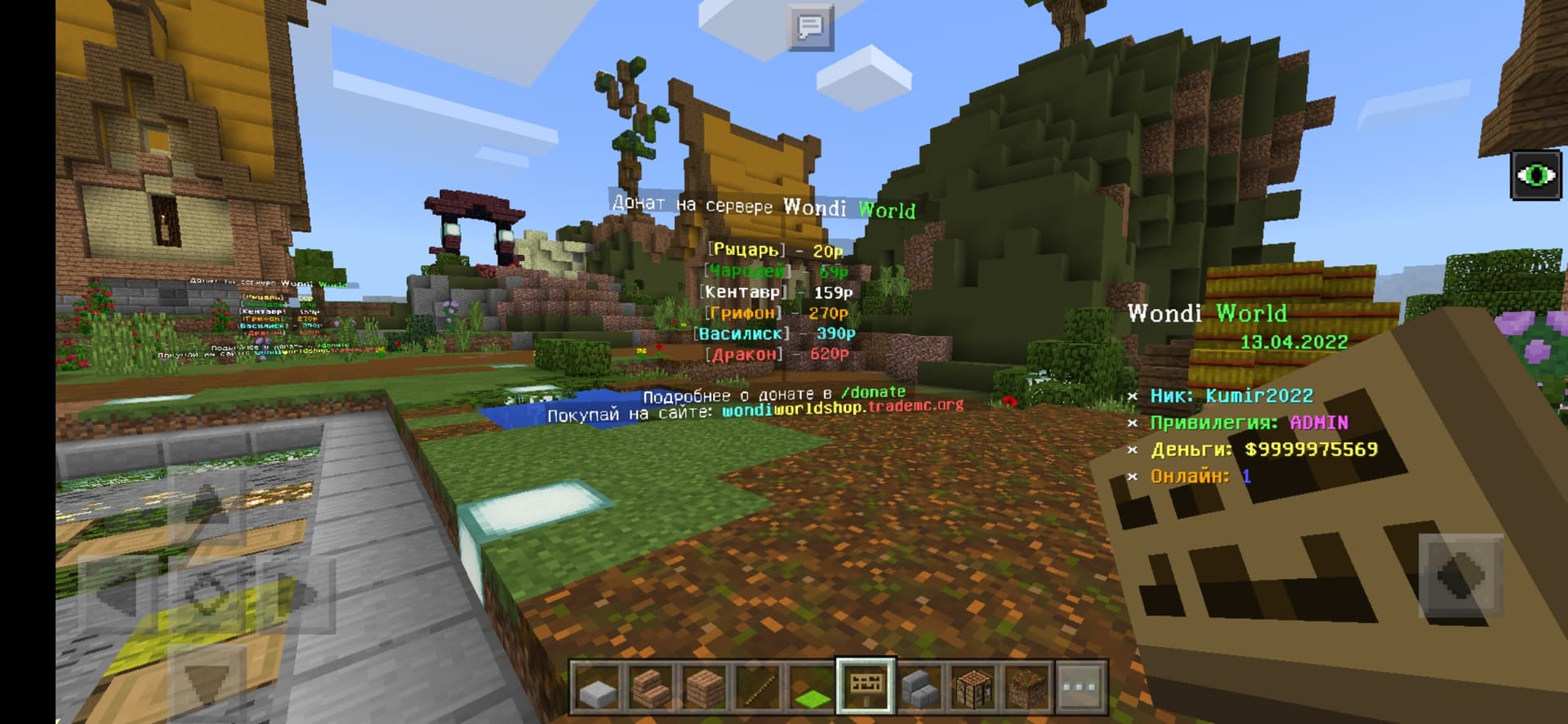Screen dimensions: 1568x724
Task: Select the stick item in the hotbar
Action: (758, 686)
